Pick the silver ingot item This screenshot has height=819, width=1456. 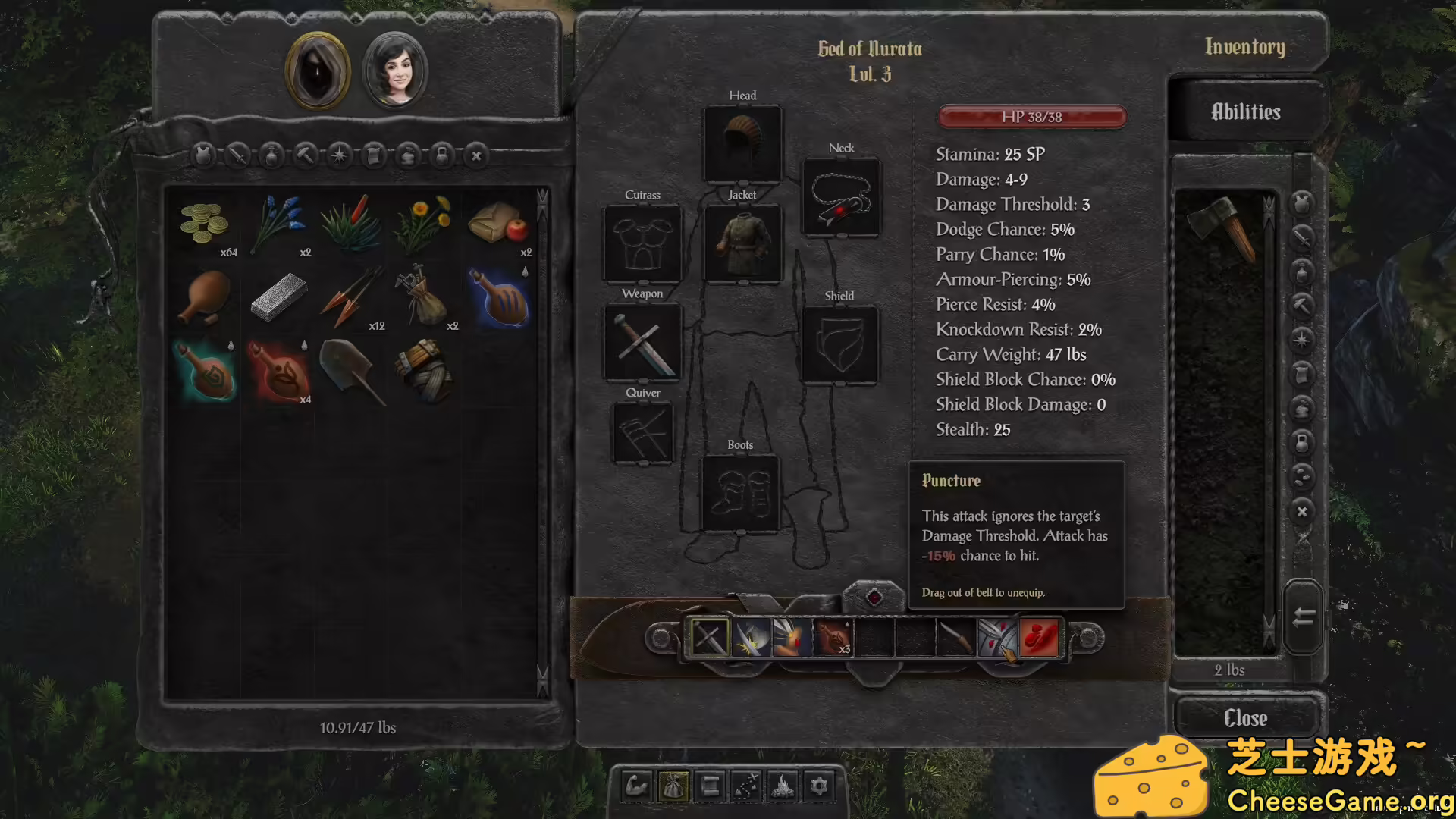coord(278,297)
